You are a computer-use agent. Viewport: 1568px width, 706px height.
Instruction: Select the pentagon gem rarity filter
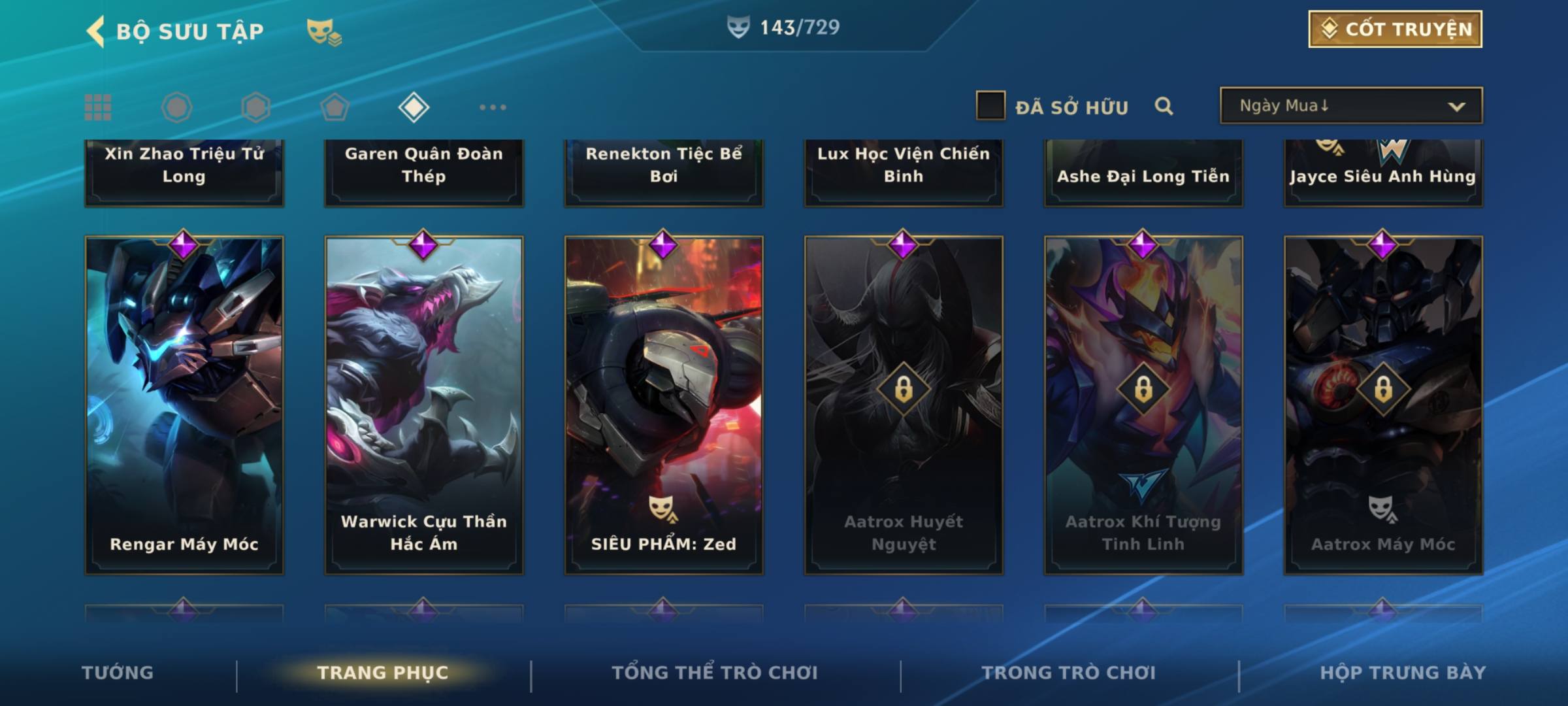(335, 107)
